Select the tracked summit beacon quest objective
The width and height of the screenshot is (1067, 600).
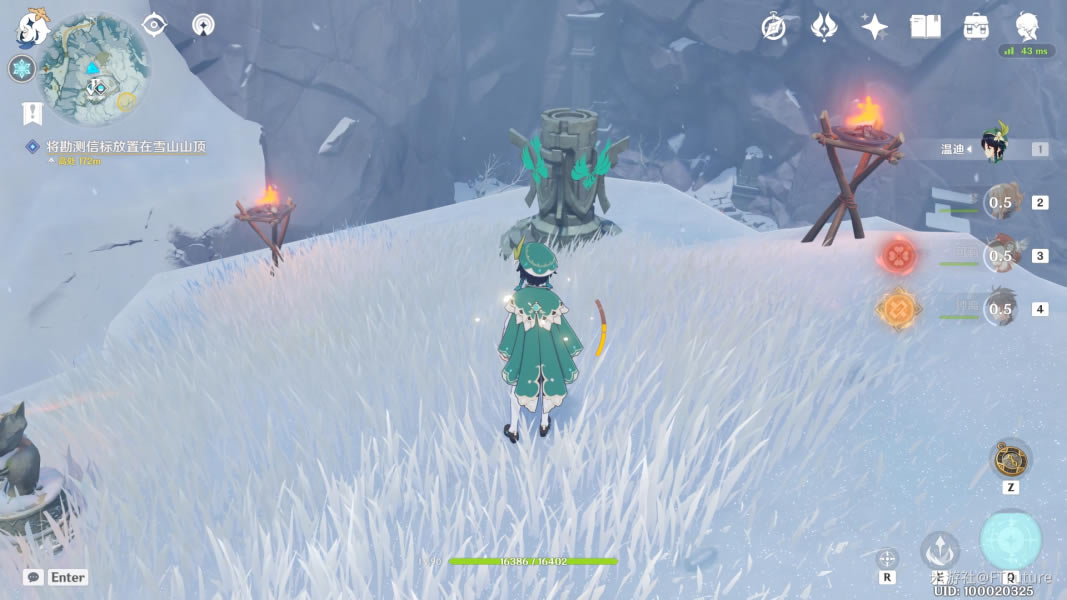tap(126, 147)
